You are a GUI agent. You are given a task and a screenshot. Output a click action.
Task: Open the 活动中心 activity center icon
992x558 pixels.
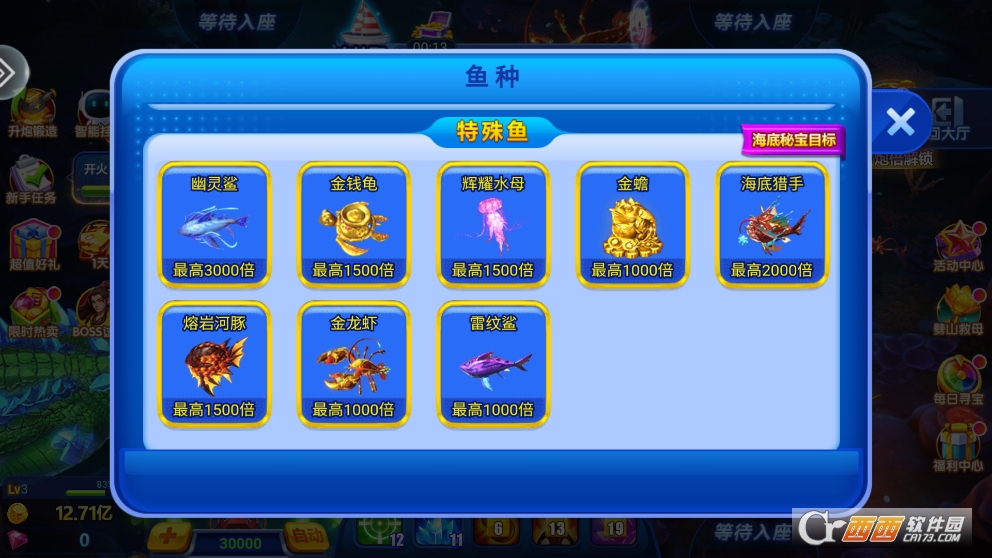(x=959, y=247)
